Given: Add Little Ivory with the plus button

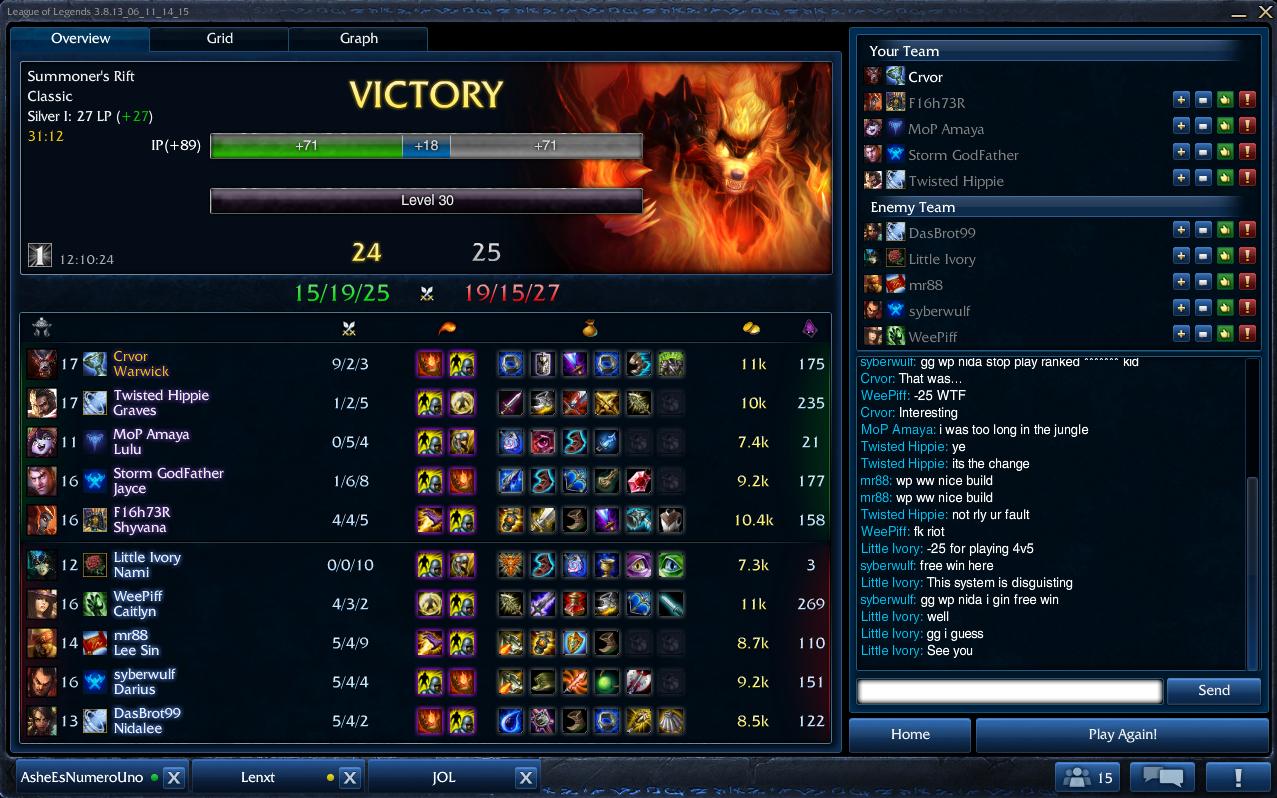Looking at the screenshot, I should [1181, 258].
